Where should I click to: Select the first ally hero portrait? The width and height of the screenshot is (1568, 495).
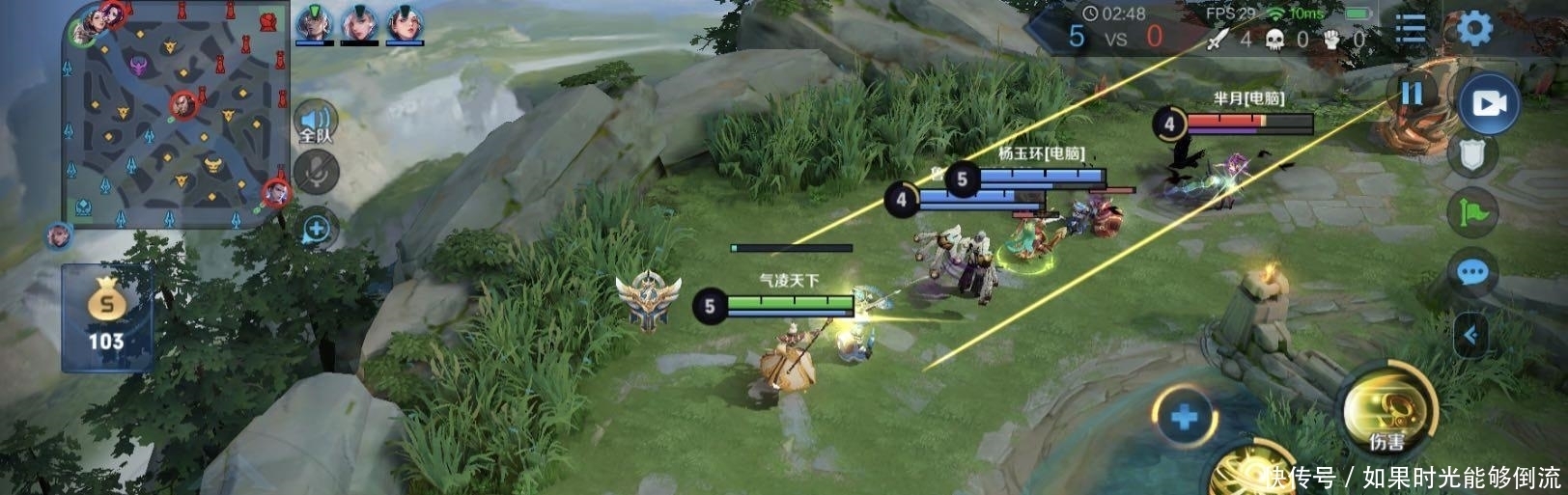(x=314, y=23)
